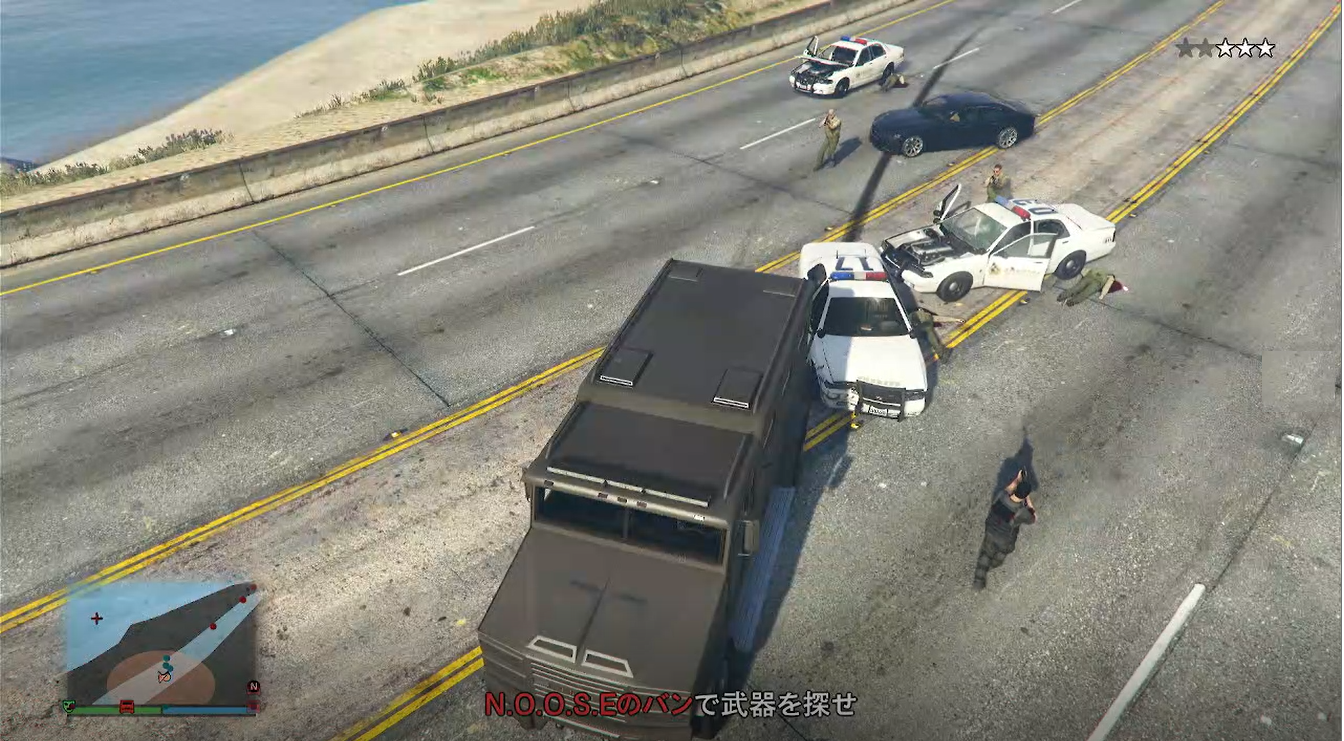This screenshot has height=741, width=1344.
Task: Click the character face icon beside the health bar
Action: pos(69,707)
